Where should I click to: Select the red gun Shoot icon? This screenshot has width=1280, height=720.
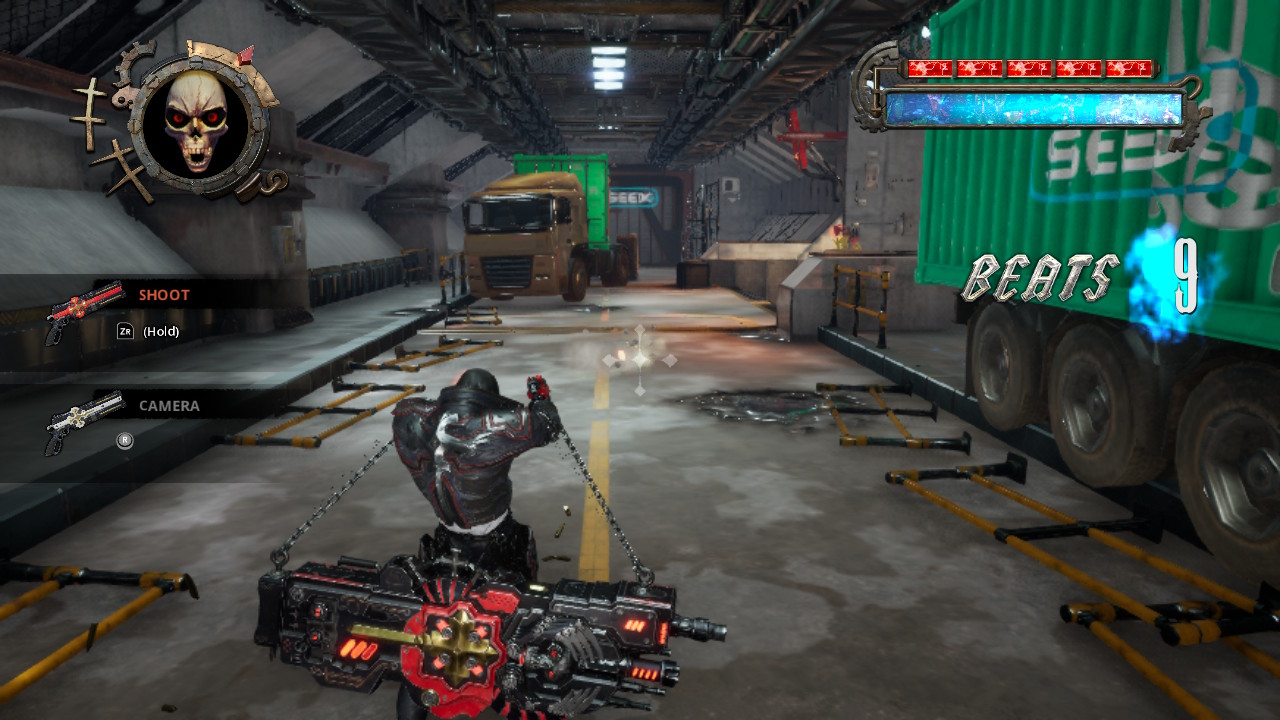84,309
